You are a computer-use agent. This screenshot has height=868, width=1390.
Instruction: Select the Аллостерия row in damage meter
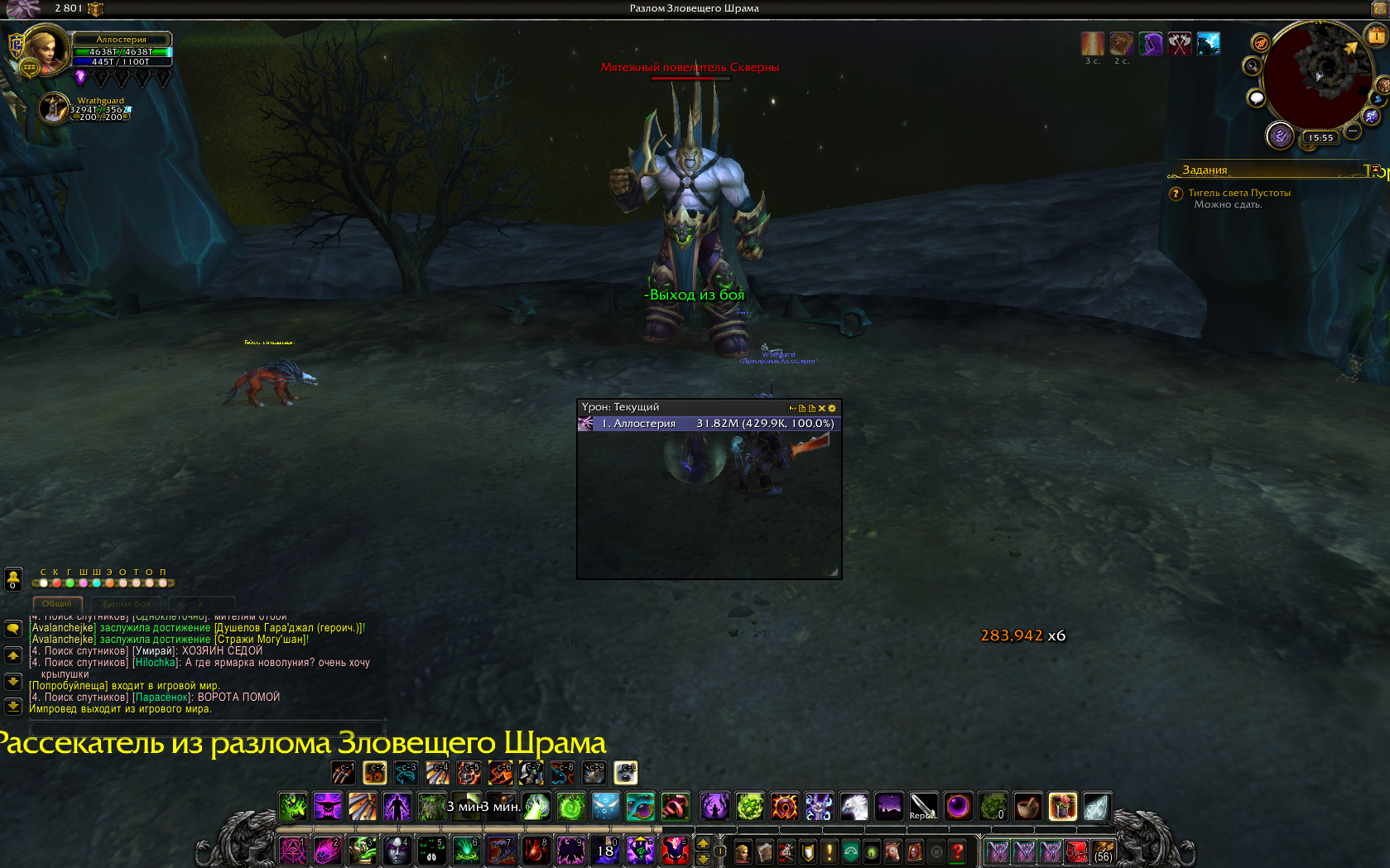(709, 424)
